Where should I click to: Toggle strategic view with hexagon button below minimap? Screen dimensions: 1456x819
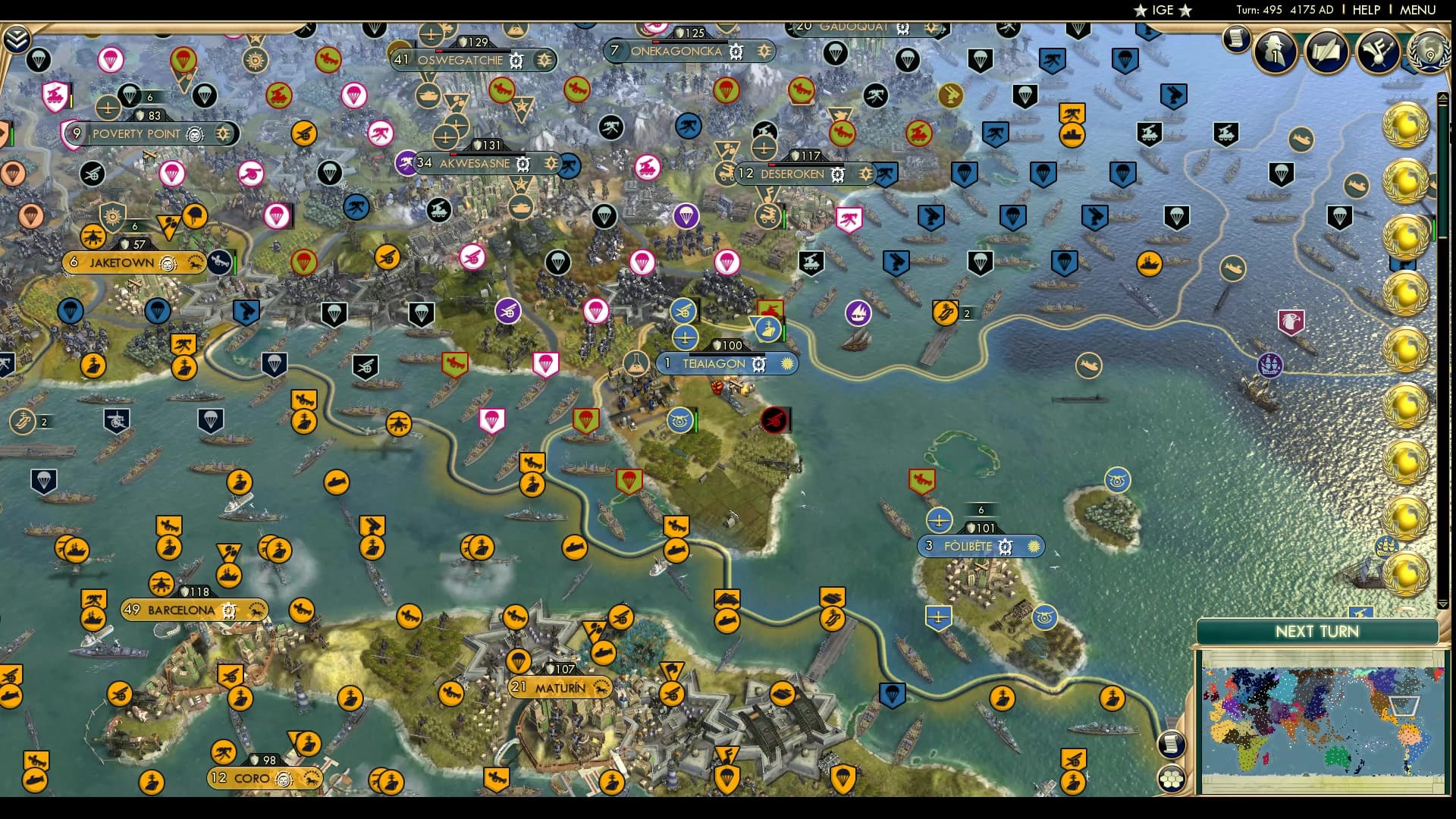[x=1171, y=778]
